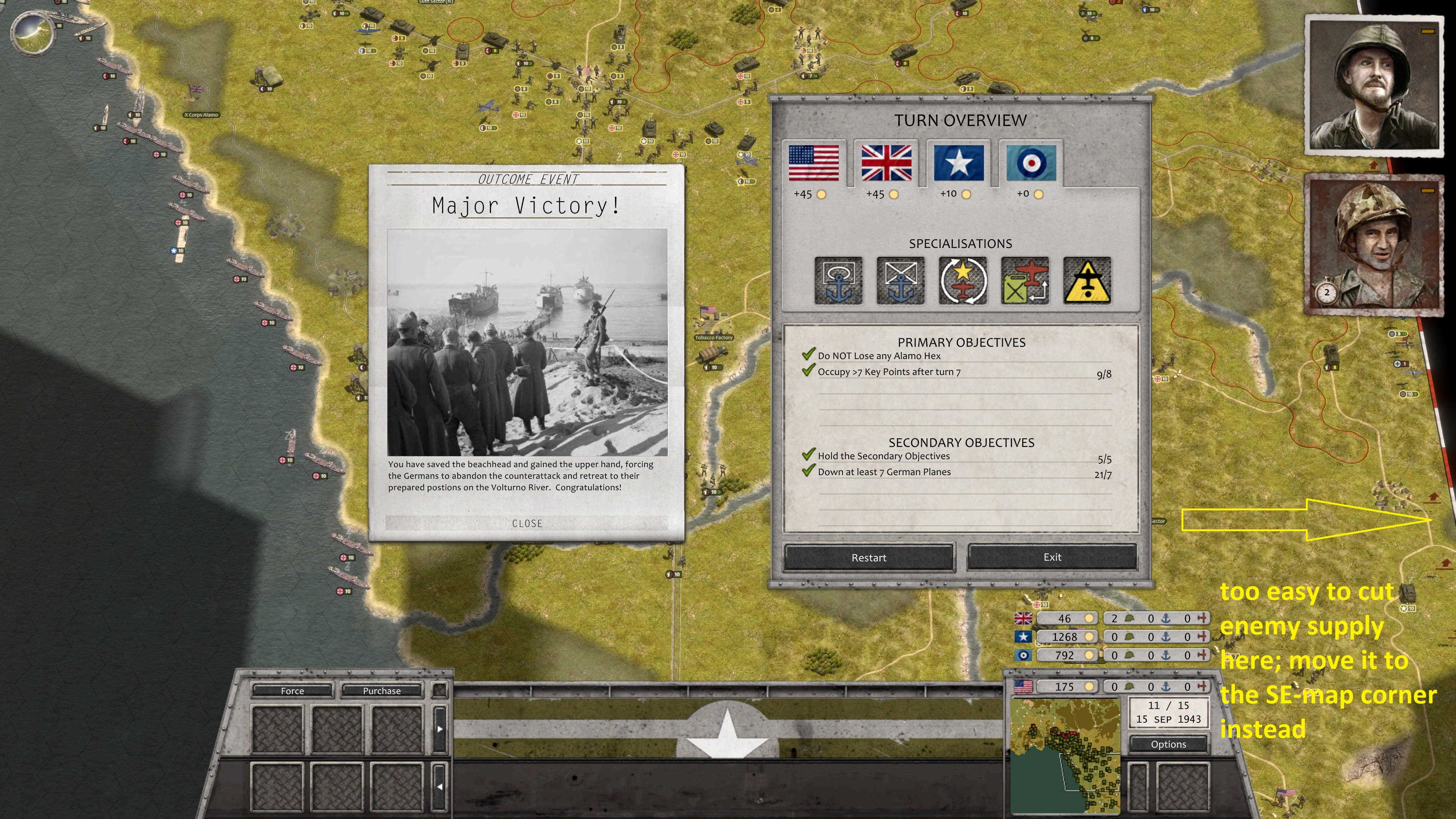Click the gold prestige coin beside 1268

point(1089,637)
